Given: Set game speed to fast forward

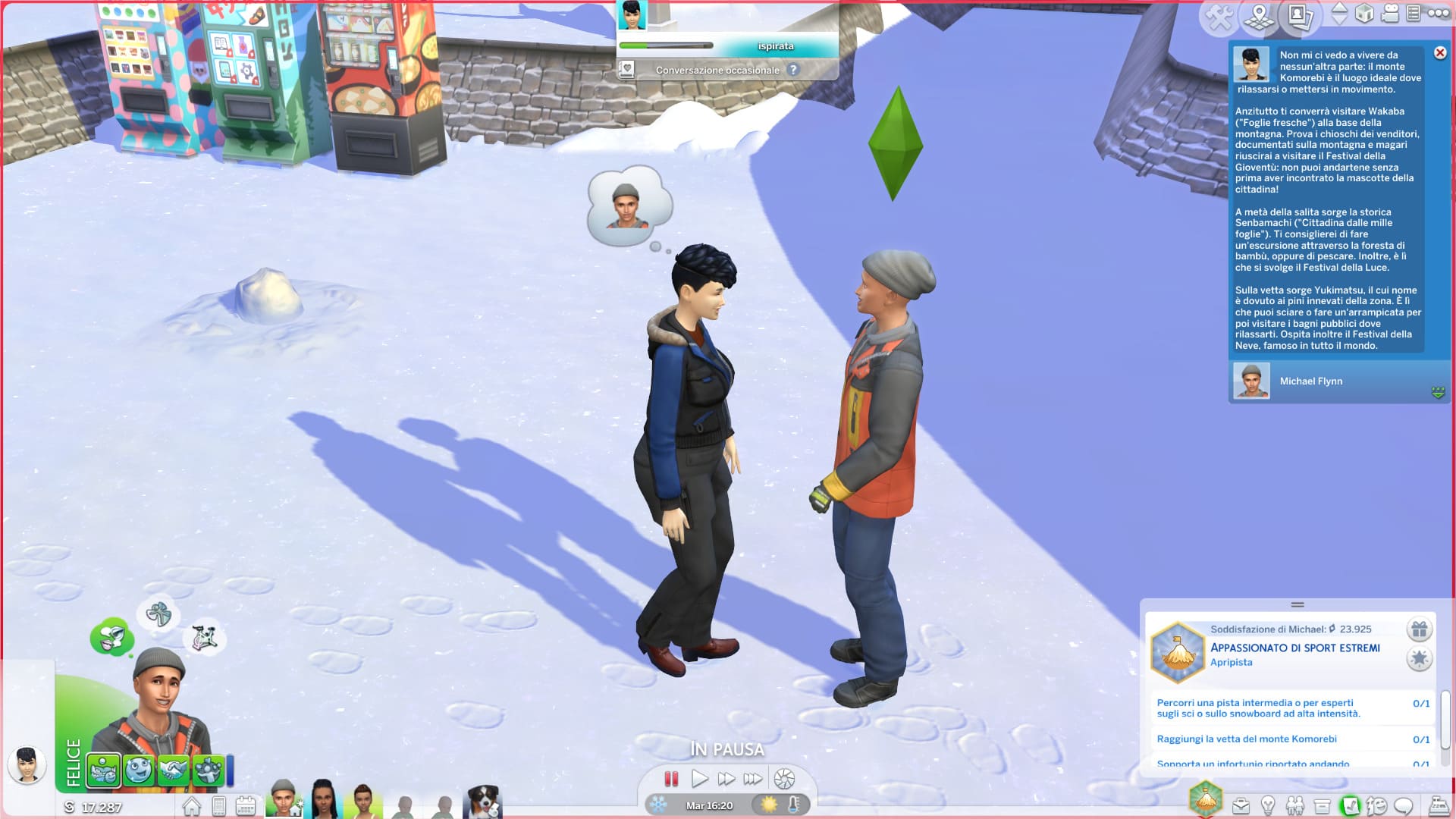Looking at the screenshot, I should (726, 779).
